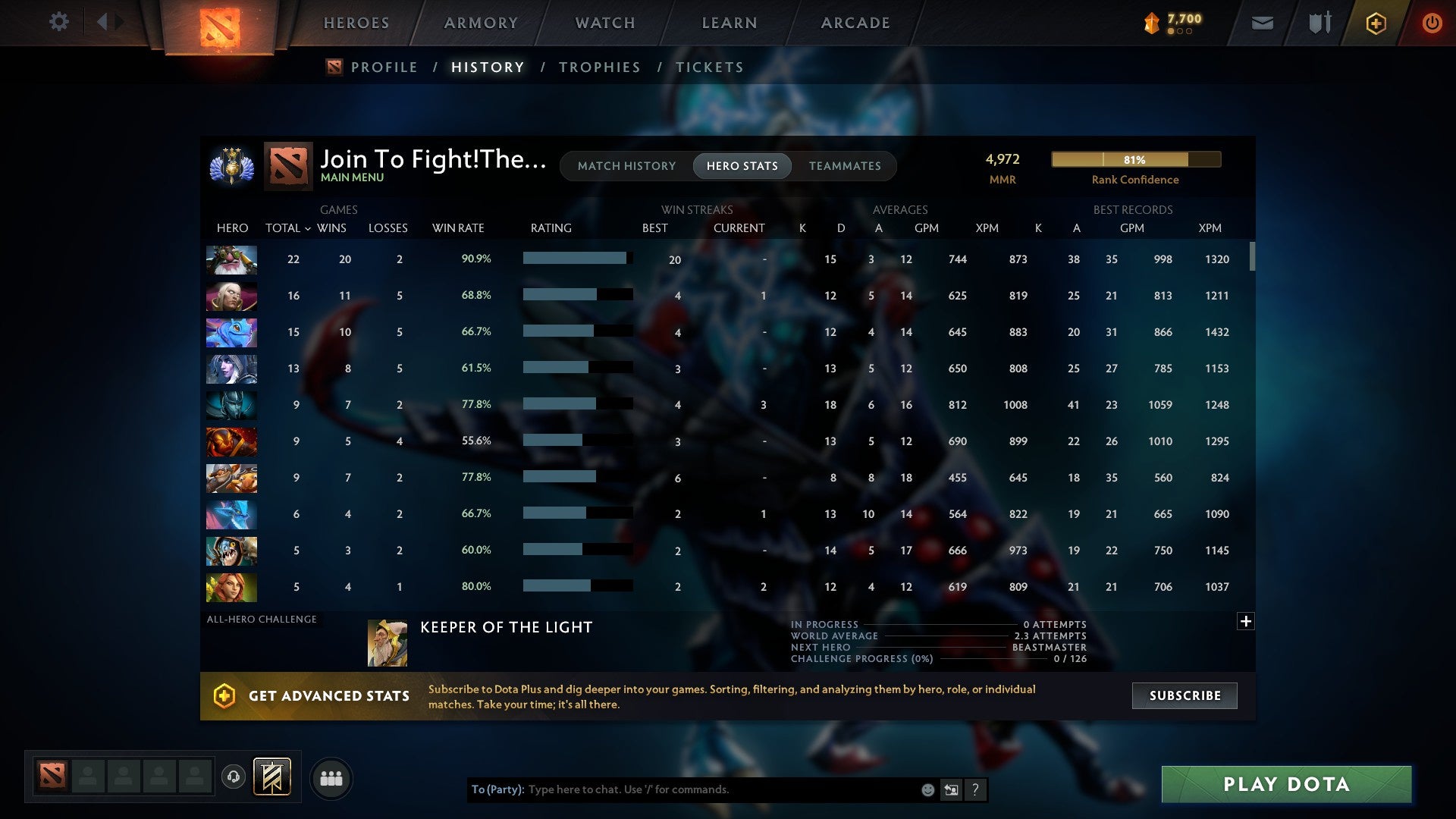Screen dimensions: 1456x819
Task: Click the Subscribe button for Dota Plus
Action: 1184,695
